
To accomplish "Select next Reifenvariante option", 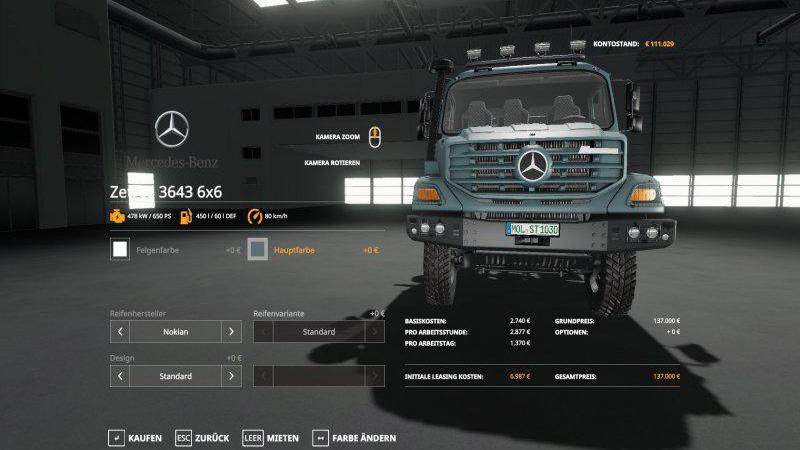I will (375, 331).
